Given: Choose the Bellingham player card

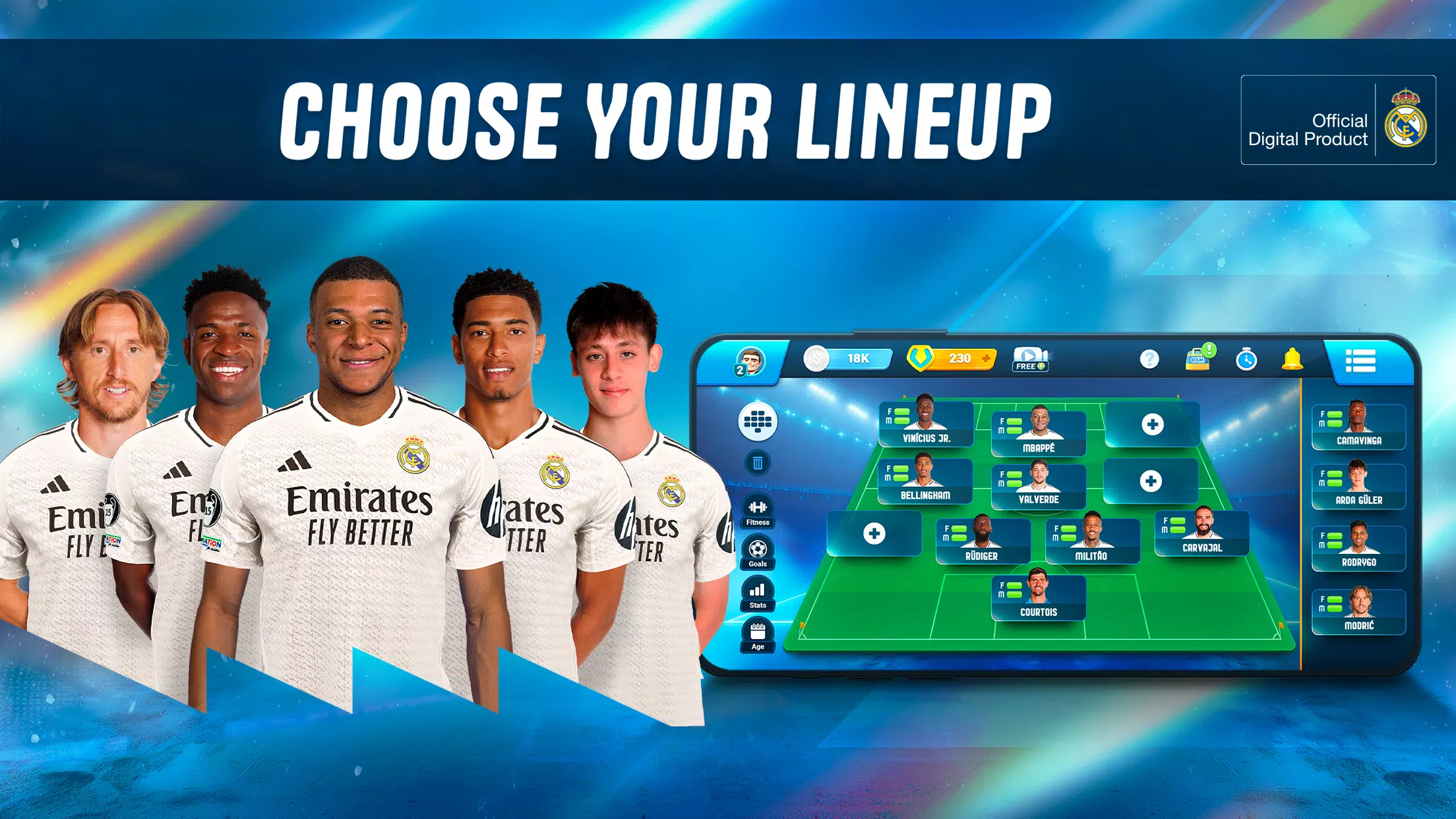Looking at the screenshot, I should coord(925,481).
